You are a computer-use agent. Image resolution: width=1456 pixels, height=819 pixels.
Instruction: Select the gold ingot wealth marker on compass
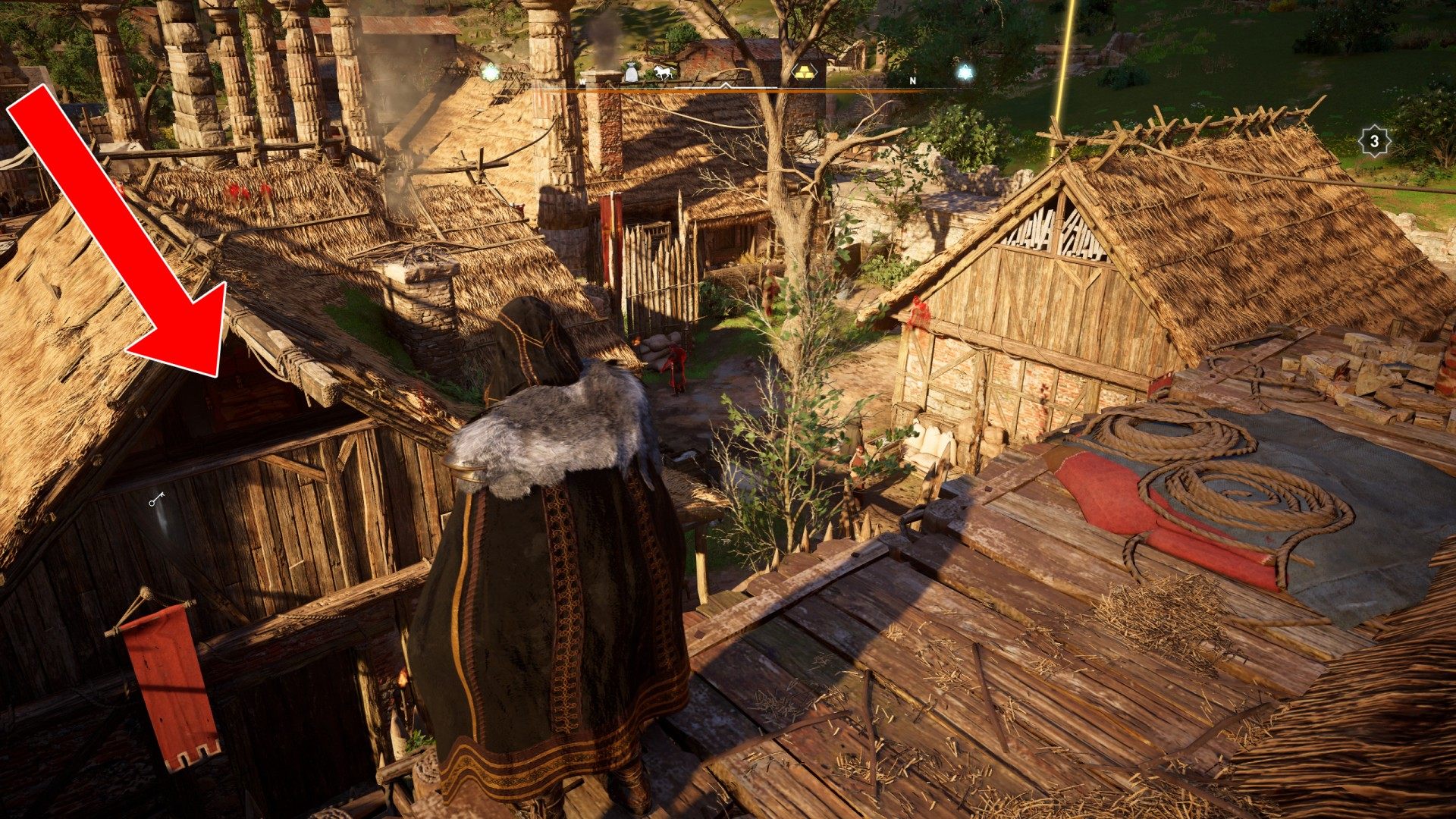805,72
